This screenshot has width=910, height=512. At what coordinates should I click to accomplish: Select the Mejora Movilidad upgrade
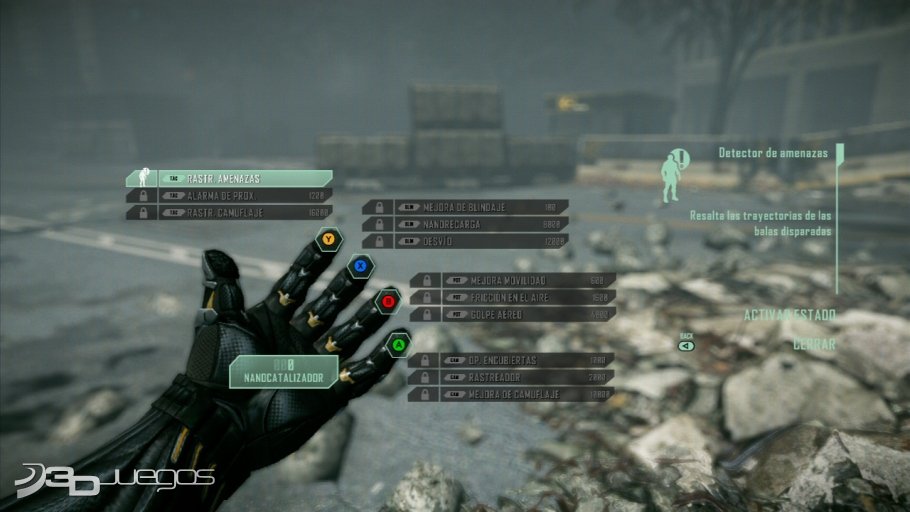pyautogui.click(x=513, y=280)
